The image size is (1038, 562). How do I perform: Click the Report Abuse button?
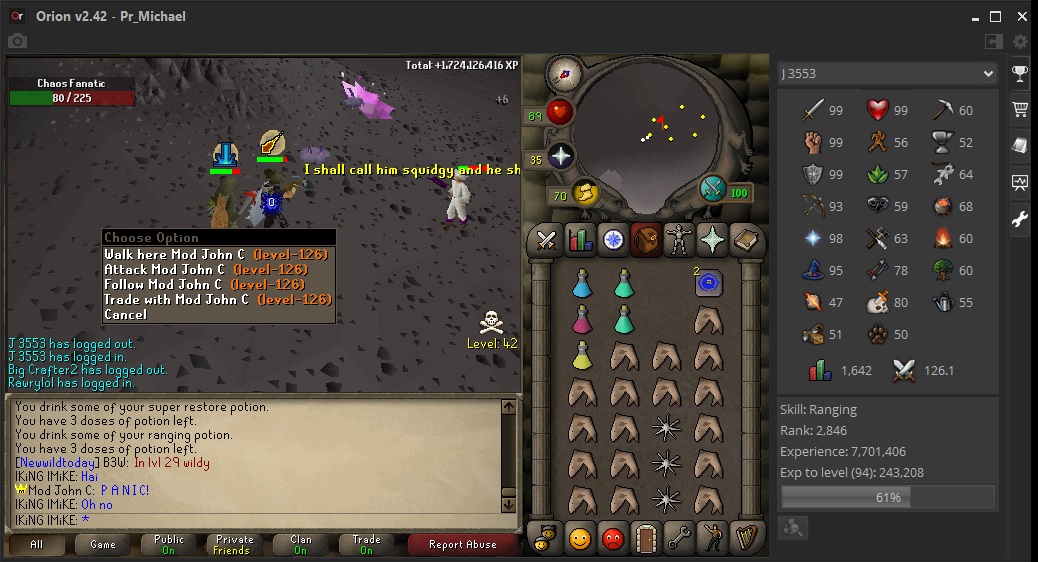pyautogui.click(x=462, y=544)
